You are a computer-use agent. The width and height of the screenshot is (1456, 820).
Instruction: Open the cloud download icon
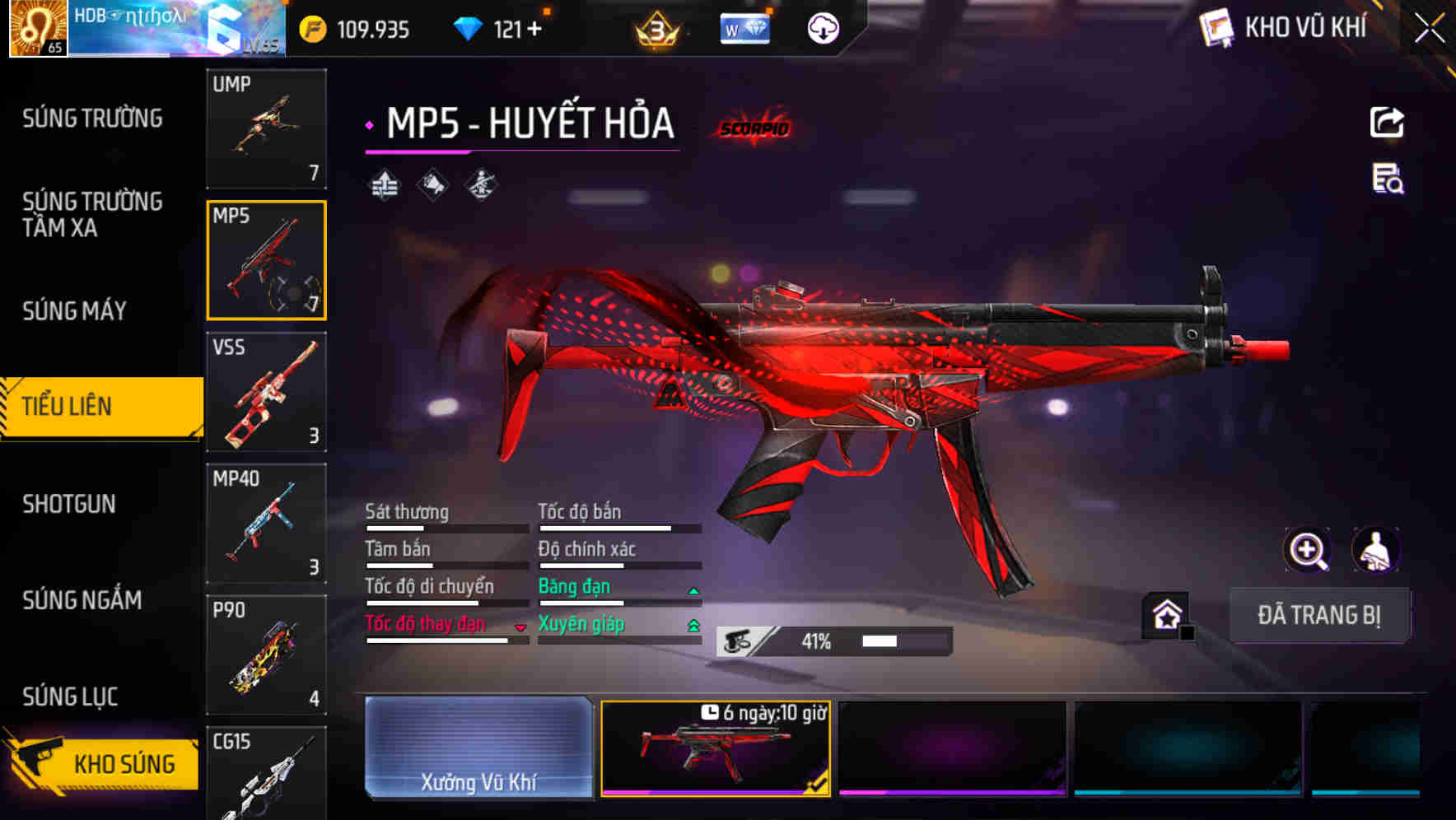pyautogui.click(x=823, y=27)
